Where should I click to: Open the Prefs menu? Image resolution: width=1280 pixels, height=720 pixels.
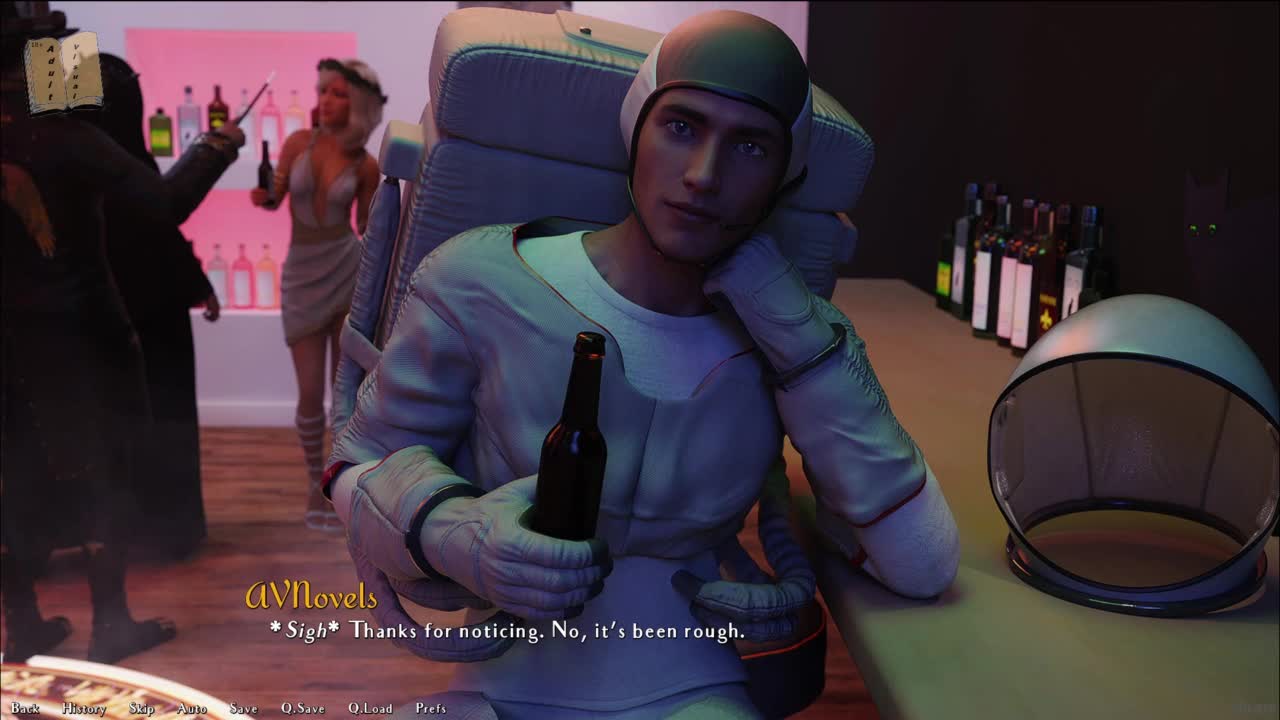(431, 708)
